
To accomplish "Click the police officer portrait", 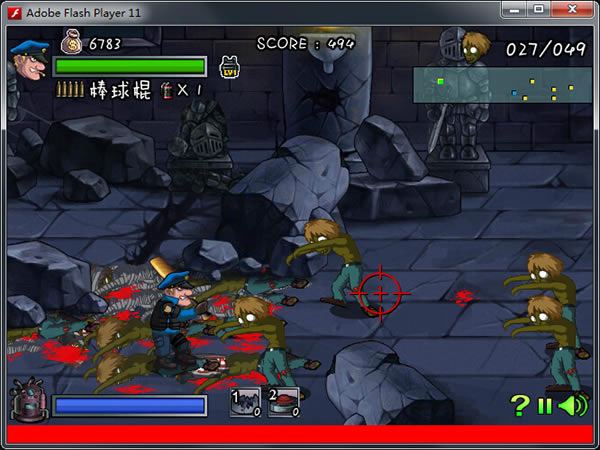I will click(27, 61).
